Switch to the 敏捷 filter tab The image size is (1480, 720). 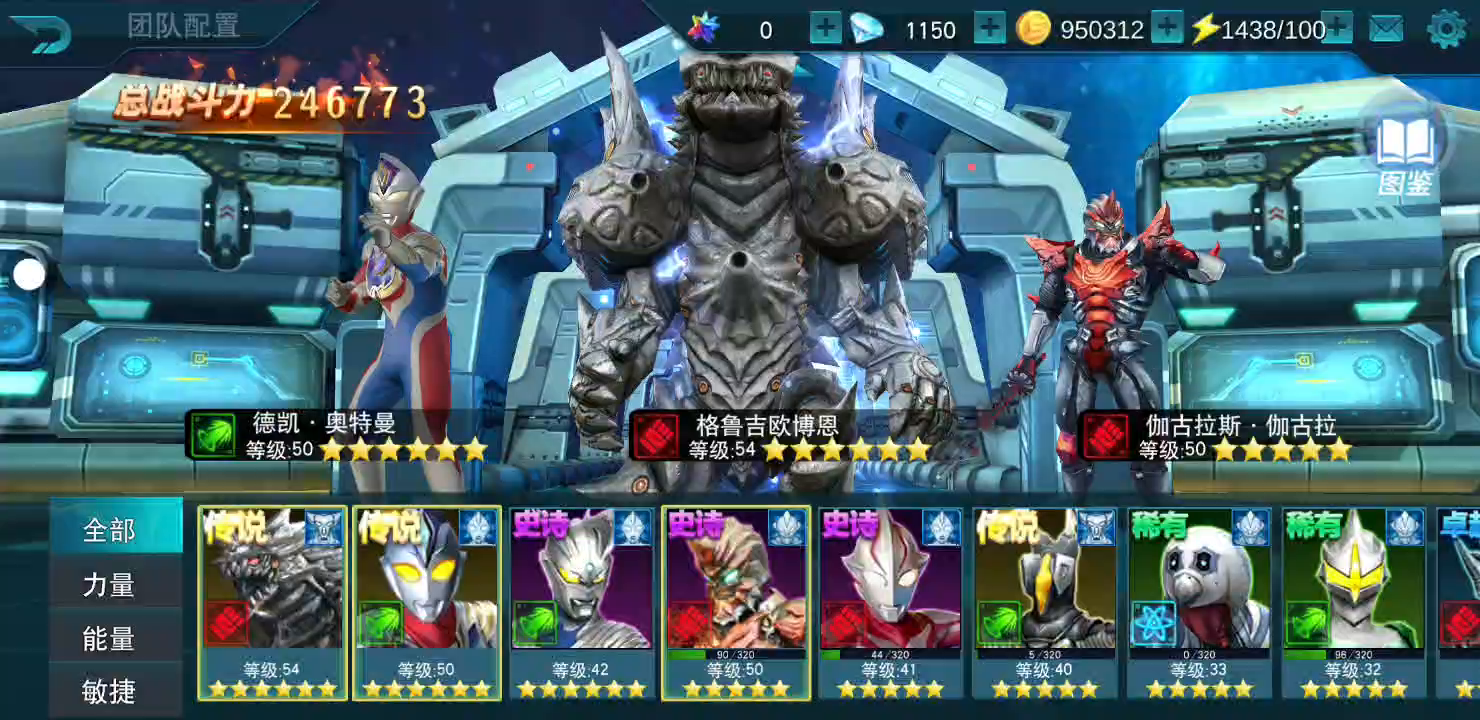[109, 690]
